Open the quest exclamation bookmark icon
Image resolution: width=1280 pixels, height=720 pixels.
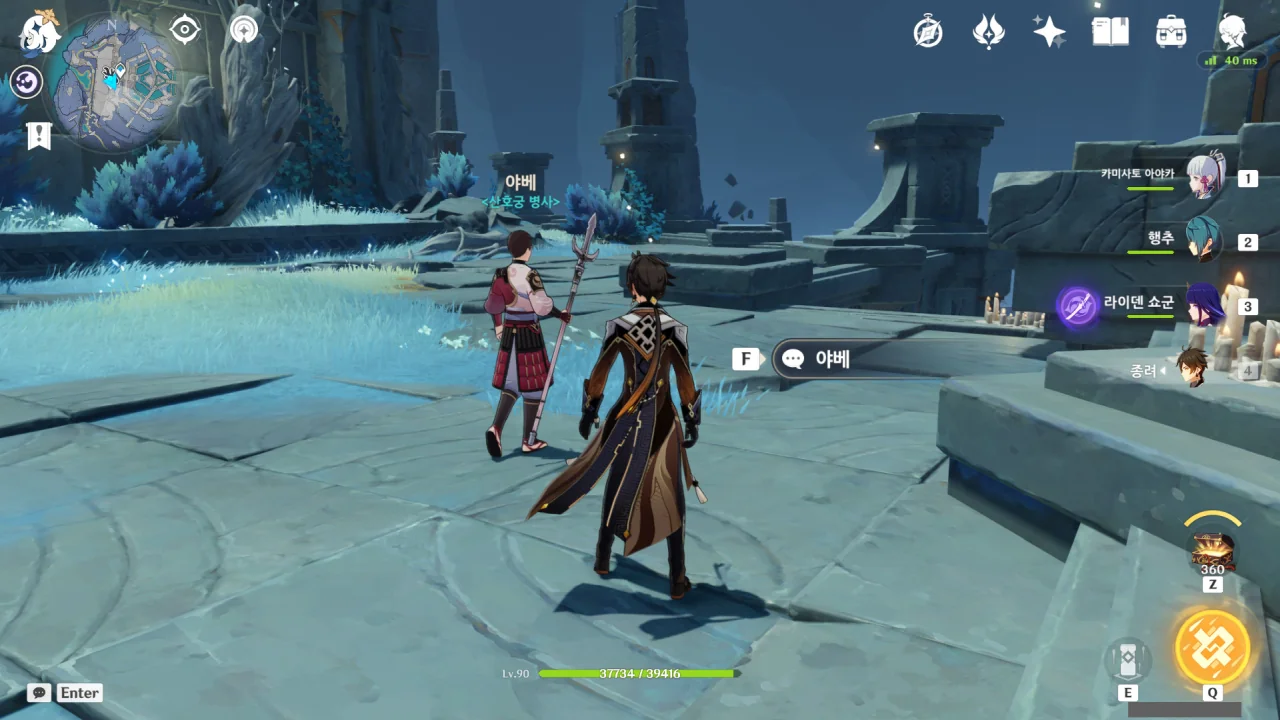(x=39, y=135)
